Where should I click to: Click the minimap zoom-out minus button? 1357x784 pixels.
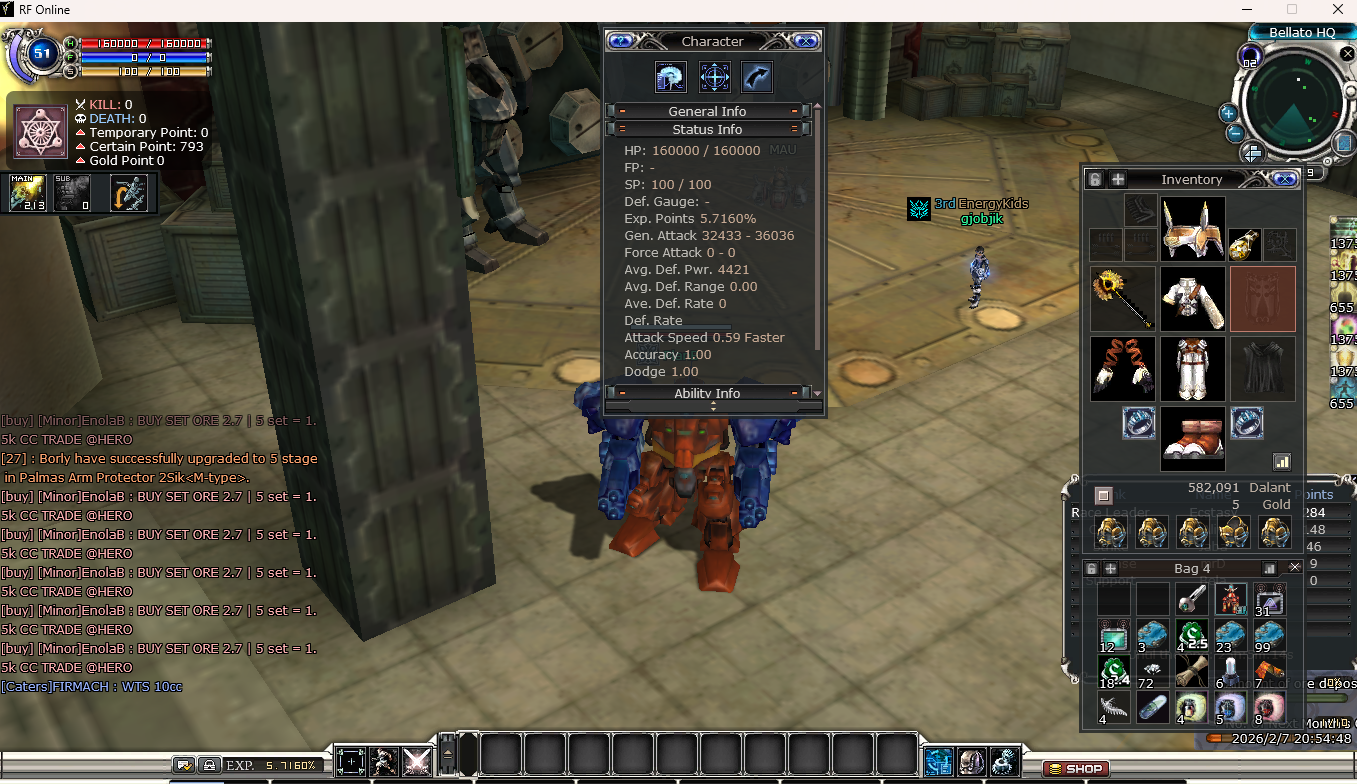[x=1235, y=133]
